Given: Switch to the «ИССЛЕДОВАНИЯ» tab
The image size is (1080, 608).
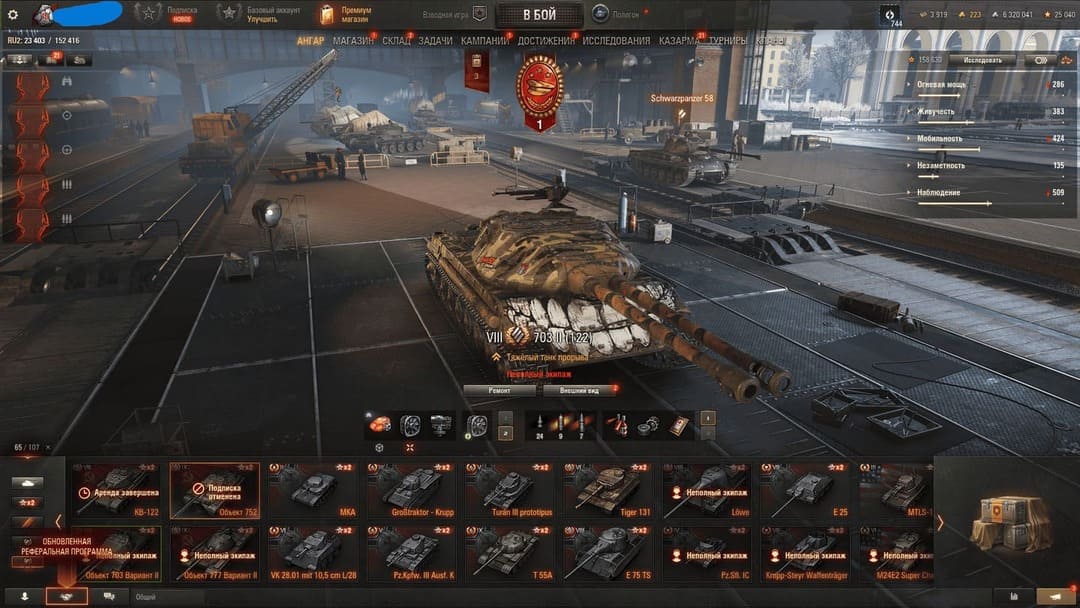Looking at the screenshot, I should click(x=616, y=41).
